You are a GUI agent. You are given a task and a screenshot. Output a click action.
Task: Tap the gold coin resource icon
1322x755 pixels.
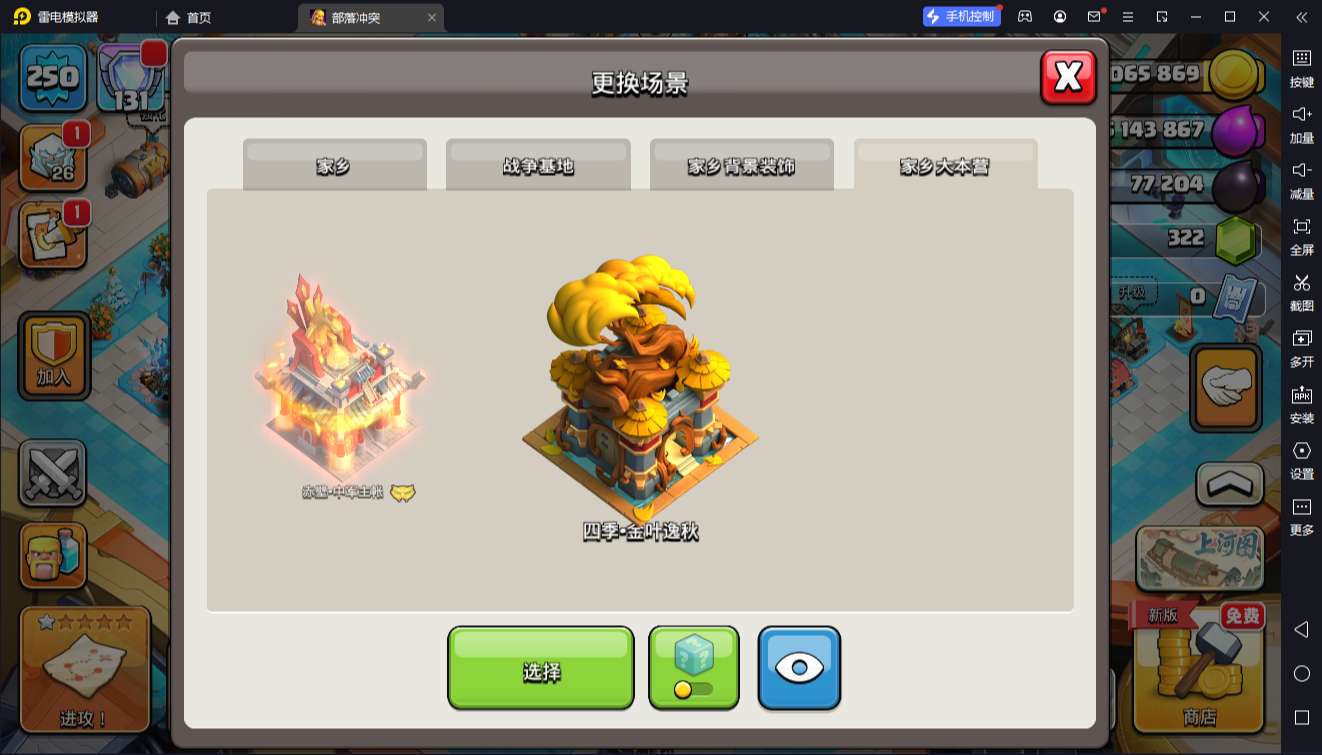pos(1234,74)
